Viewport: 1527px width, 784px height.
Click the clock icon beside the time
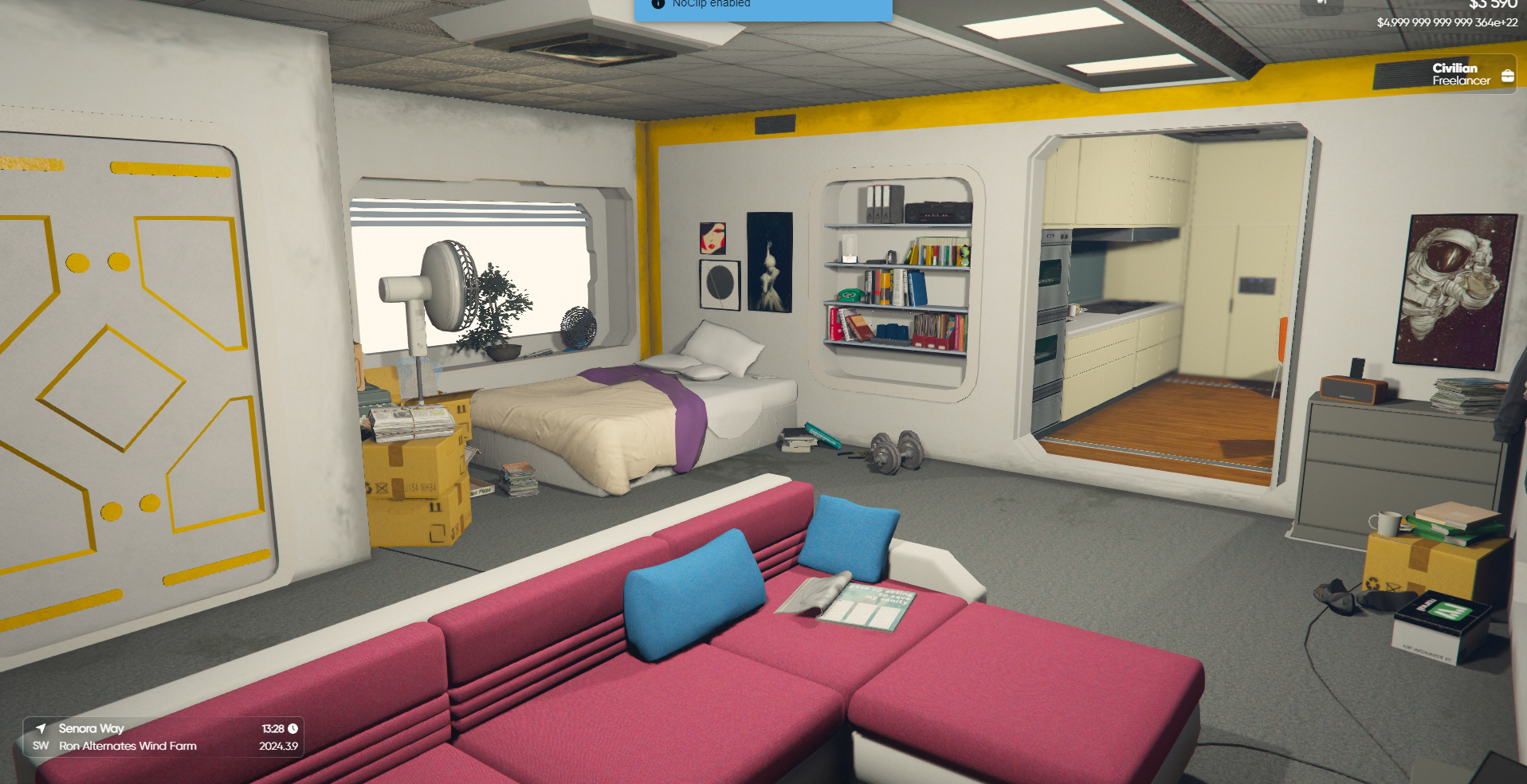(x=293, y=728)
